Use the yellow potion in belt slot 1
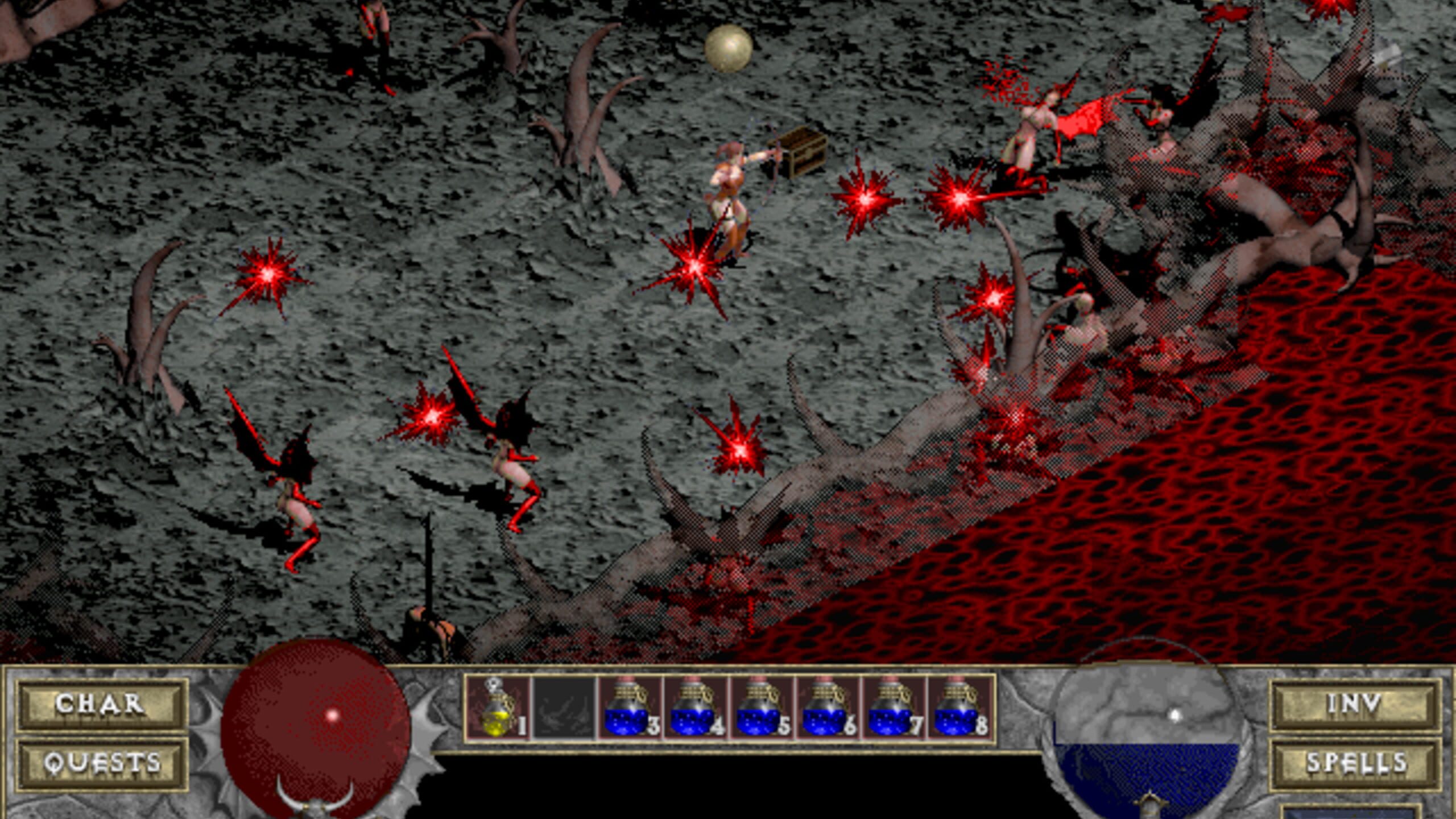Image resolution: width=1456 pixels, height=819 pixels. click(498, 709)
